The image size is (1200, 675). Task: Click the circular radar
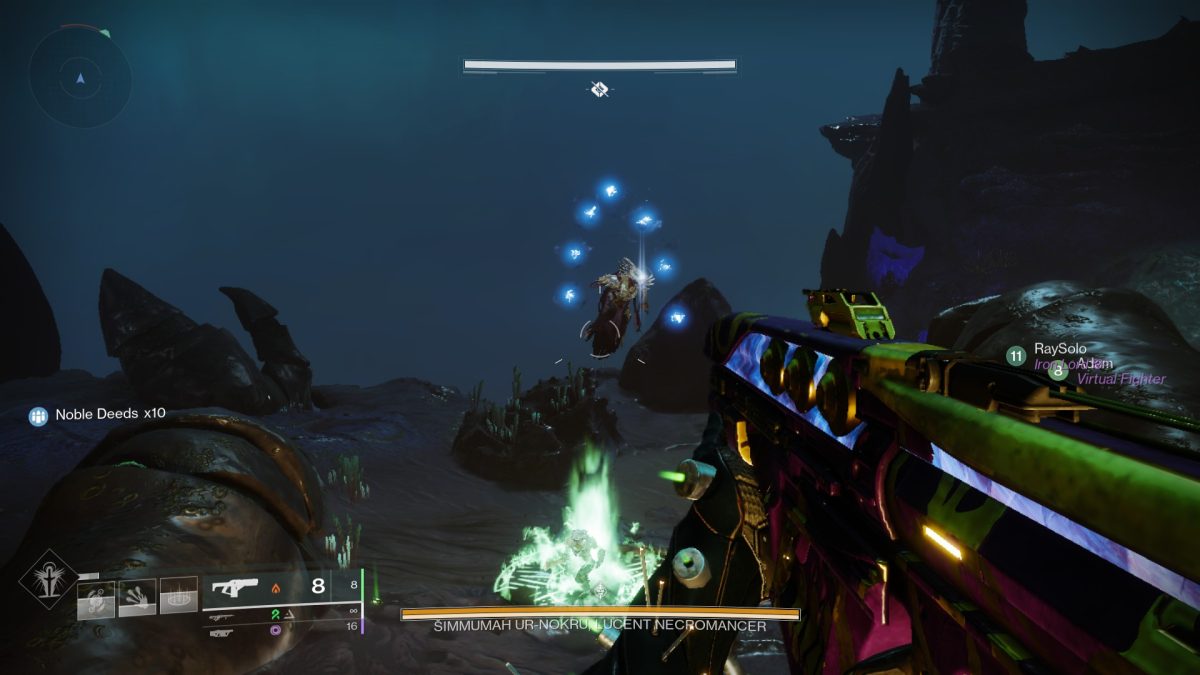coord(80,77)
